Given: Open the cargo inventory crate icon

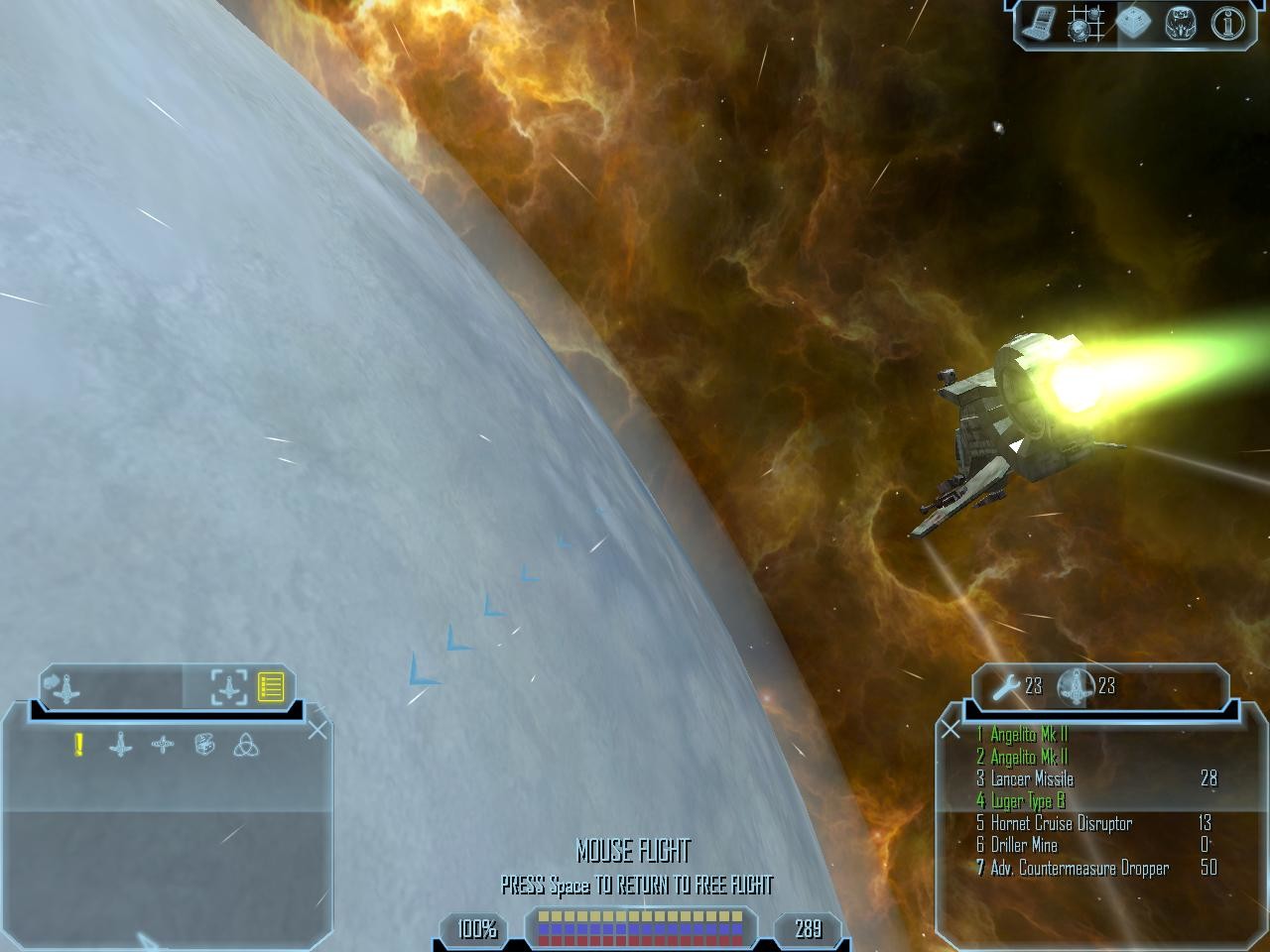Looking at the screenshot, I should coord(1132,24).
